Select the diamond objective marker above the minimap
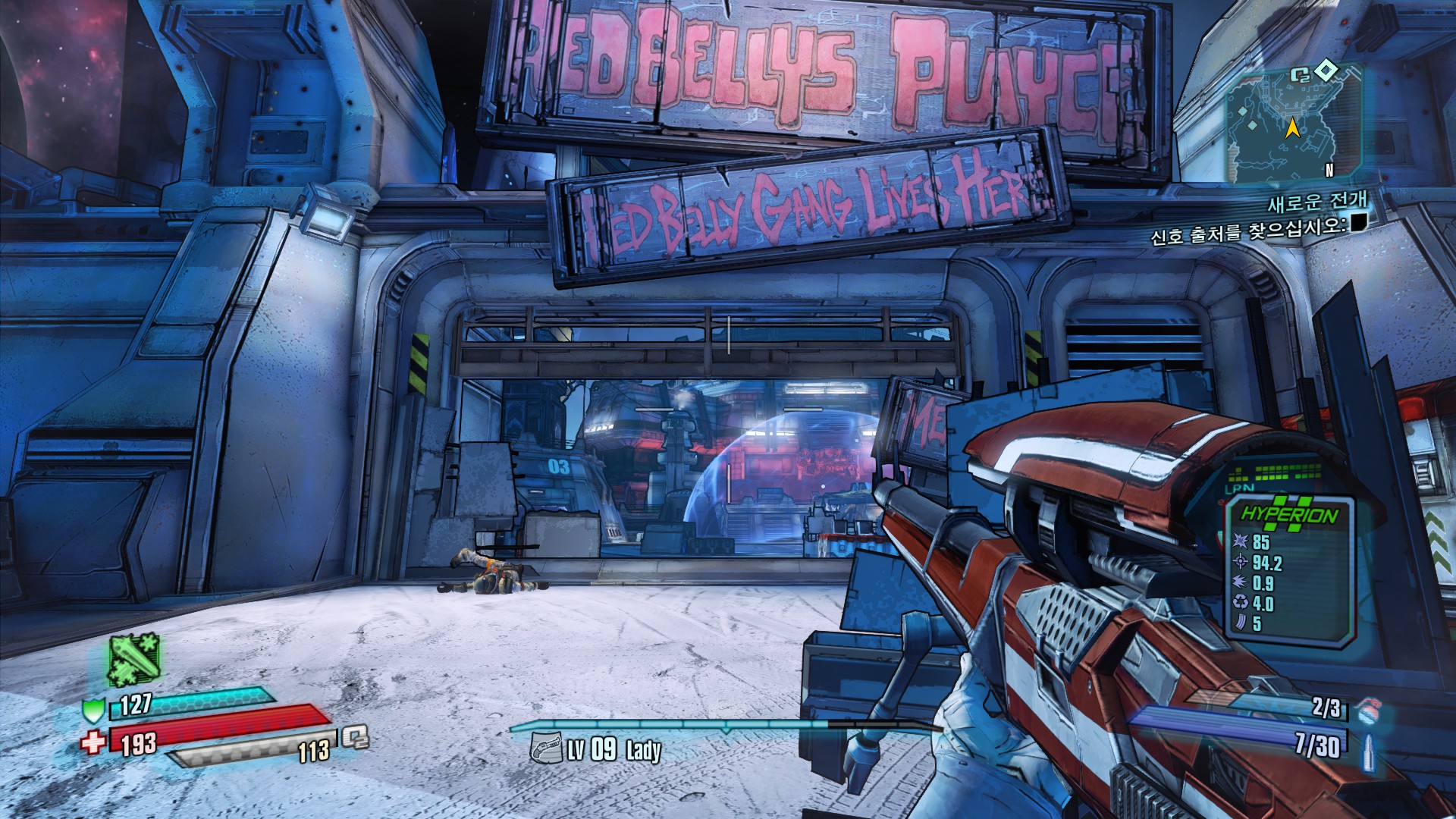The width and height of the screenshot is (1456, 819). point(1326,71)
